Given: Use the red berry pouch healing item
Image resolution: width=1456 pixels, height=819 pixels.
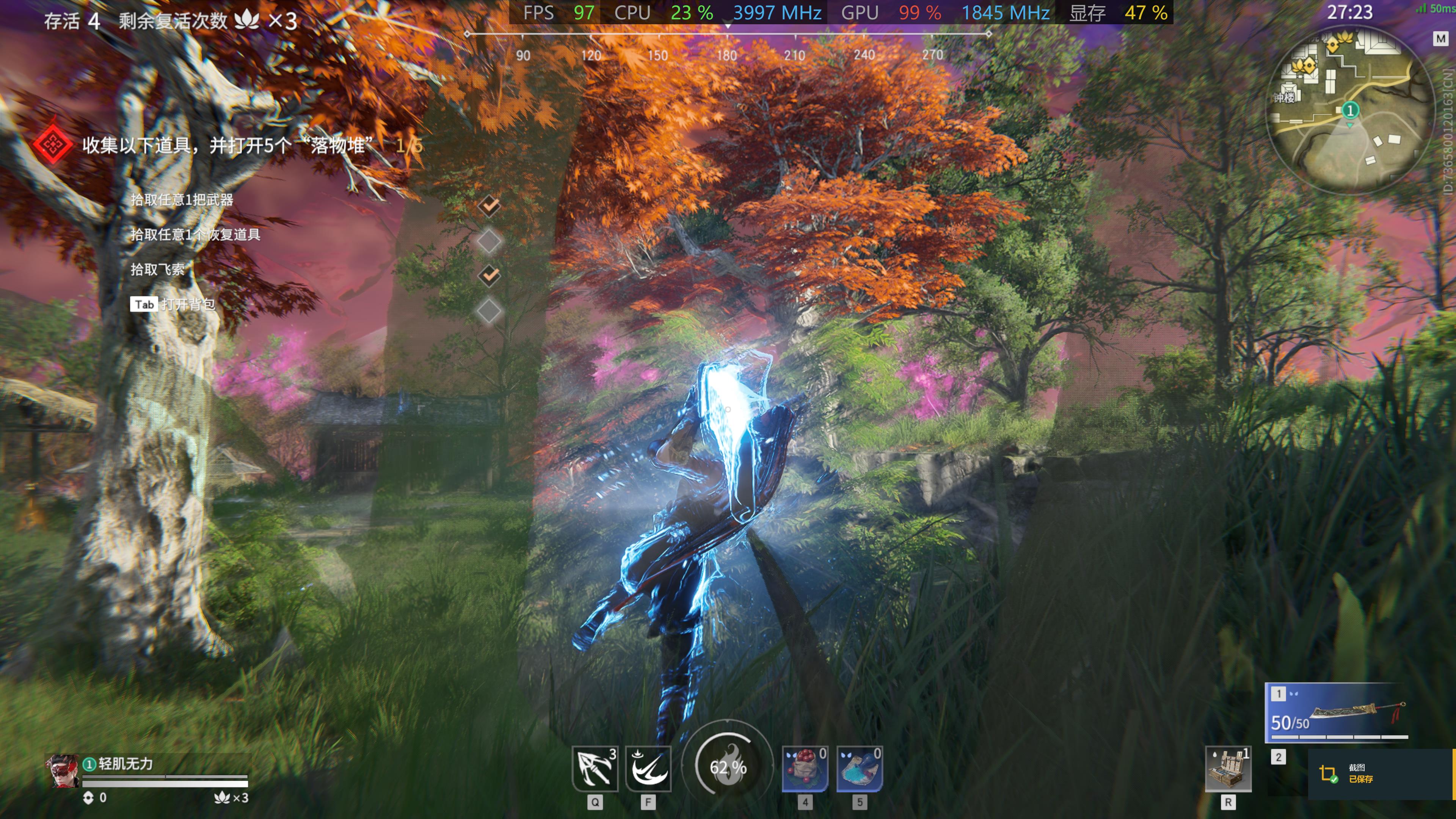Looking at the screenshot, I should [x=805, y=768].
